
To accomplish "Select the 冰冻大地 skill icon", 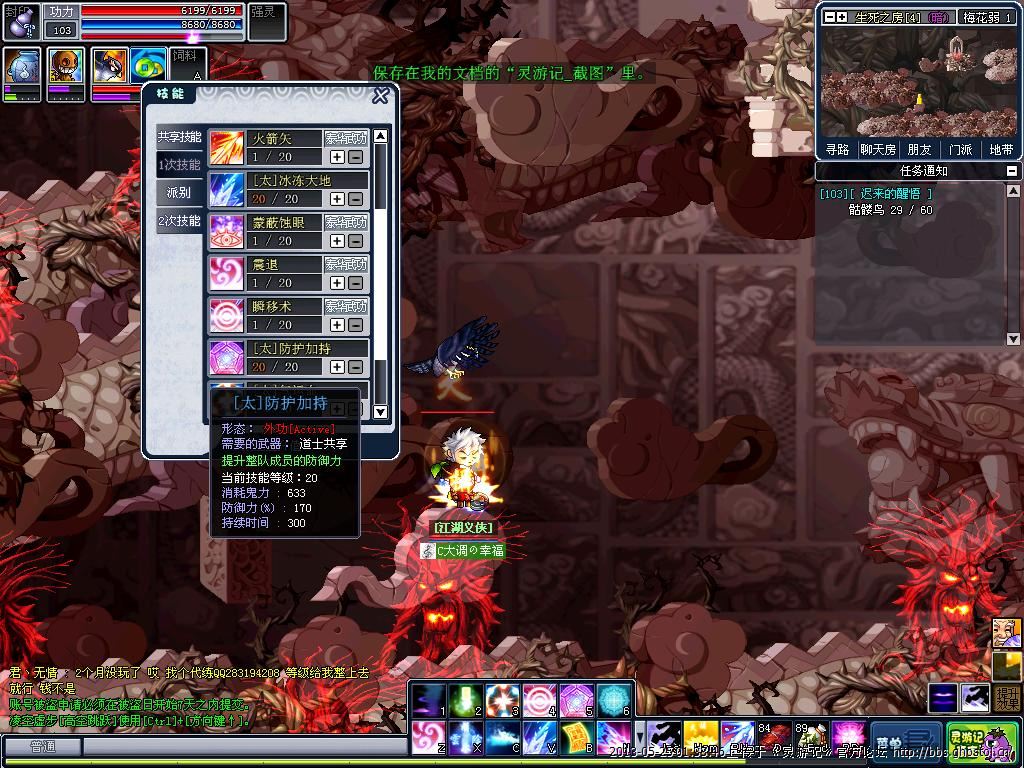I will 226,189.
